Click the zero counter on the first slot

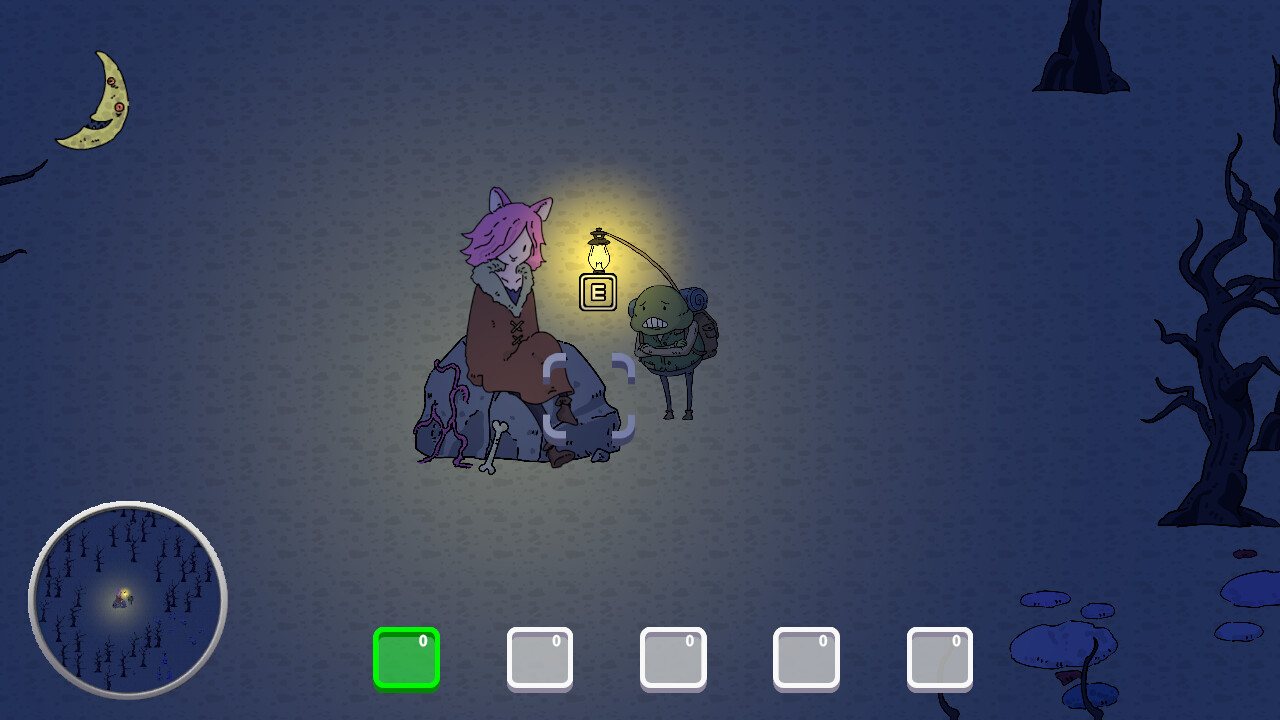click(x=425, y=640)
